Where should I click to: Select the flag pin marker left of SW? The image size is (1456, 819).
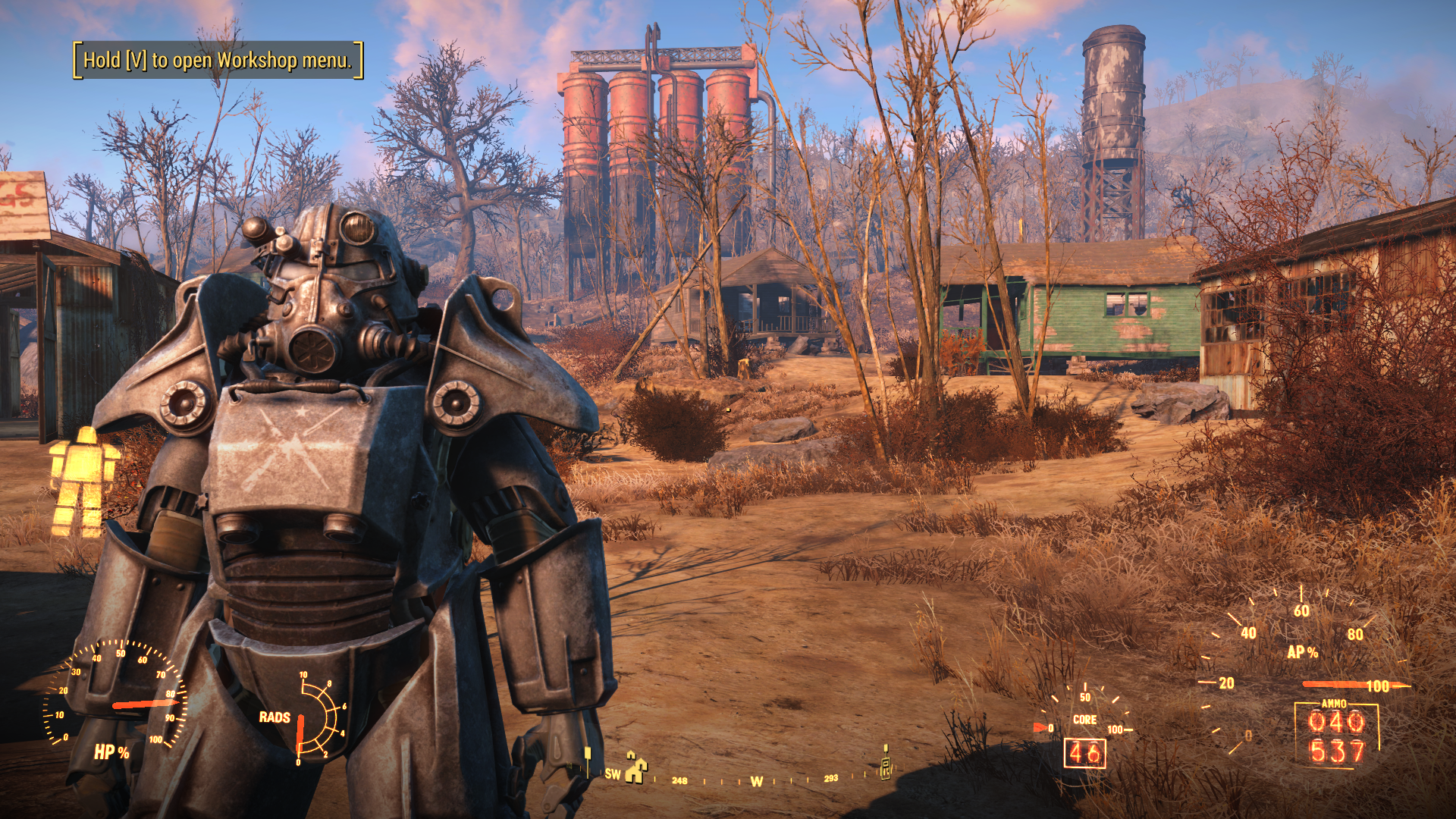pyautogui.click(x=588, y=758)
